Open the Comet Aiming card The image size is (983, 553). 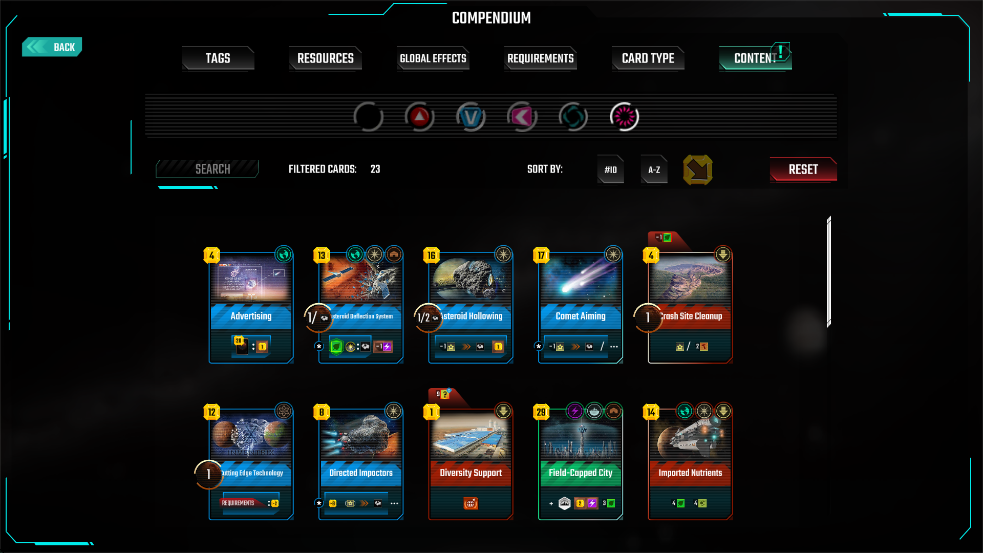tap(581, 307)
